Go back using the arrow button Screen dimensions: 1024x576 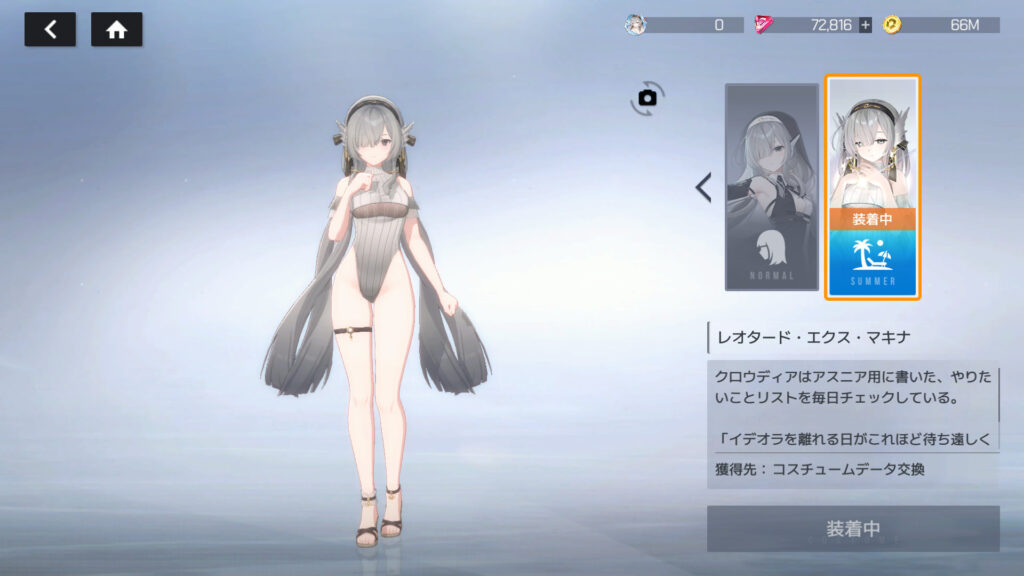click(49, 30)
